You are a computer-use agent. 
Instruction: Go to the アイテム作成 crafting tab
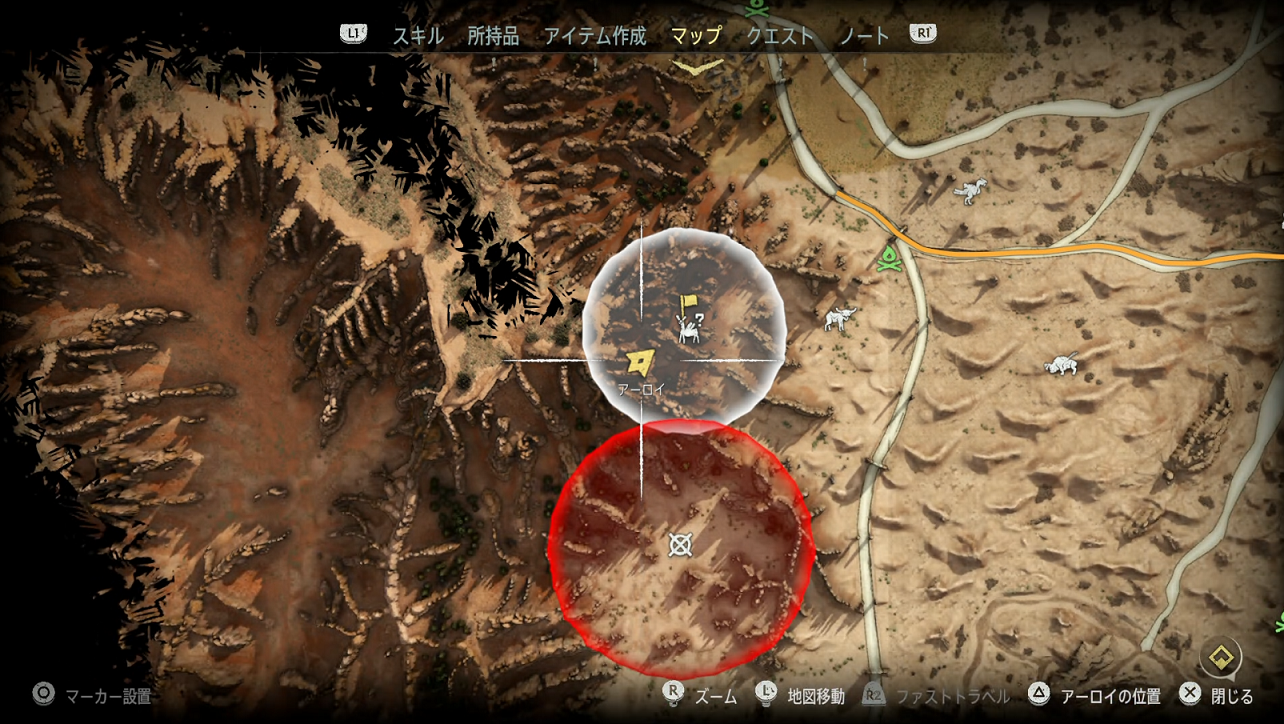(595, 36)
